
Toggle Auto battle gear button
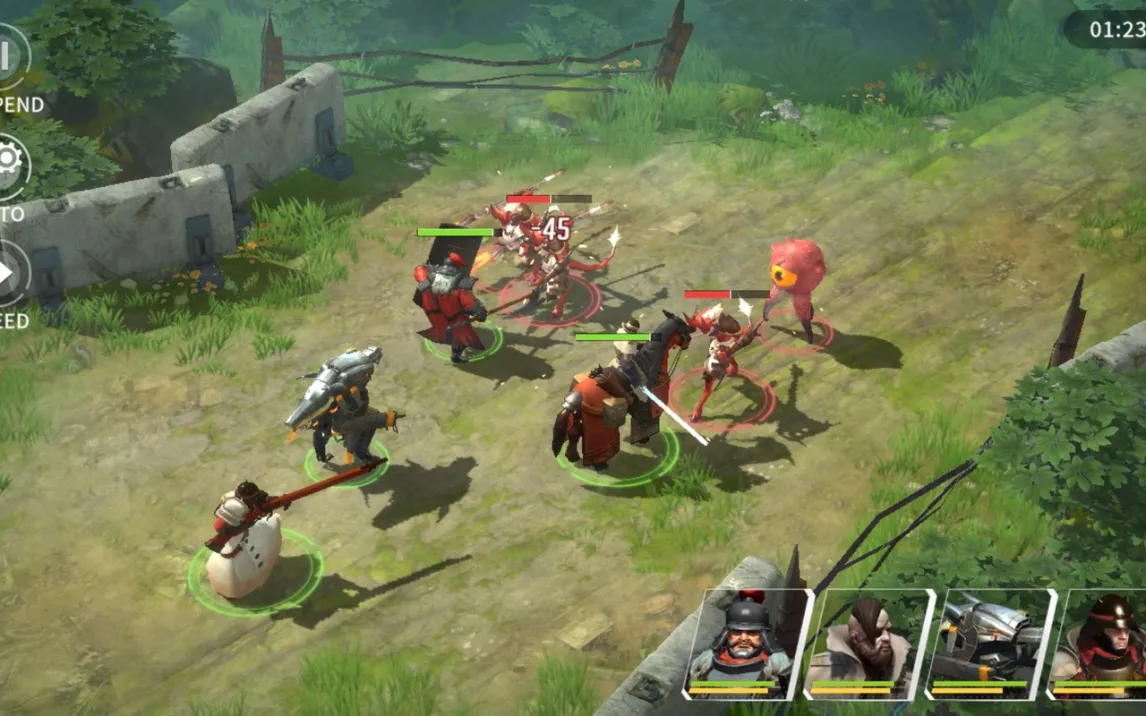click(10, 165)
